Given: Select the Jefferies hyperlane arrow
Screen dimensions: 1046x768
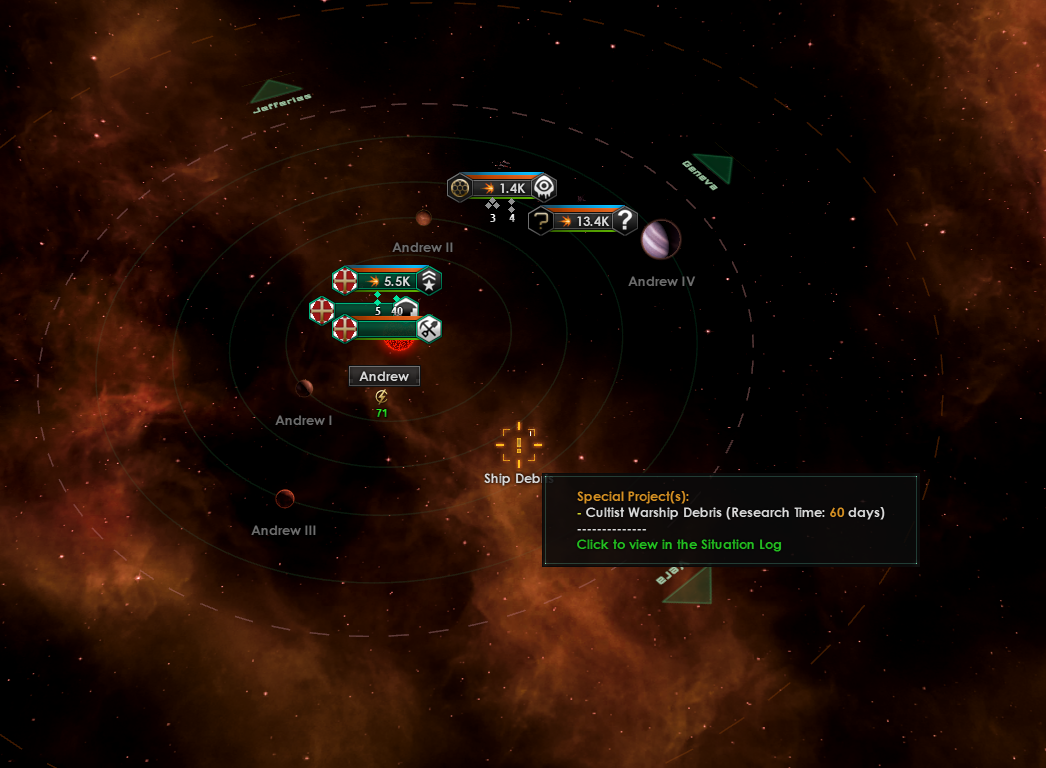Looking at the screenshot, I should tap(274, 92).
